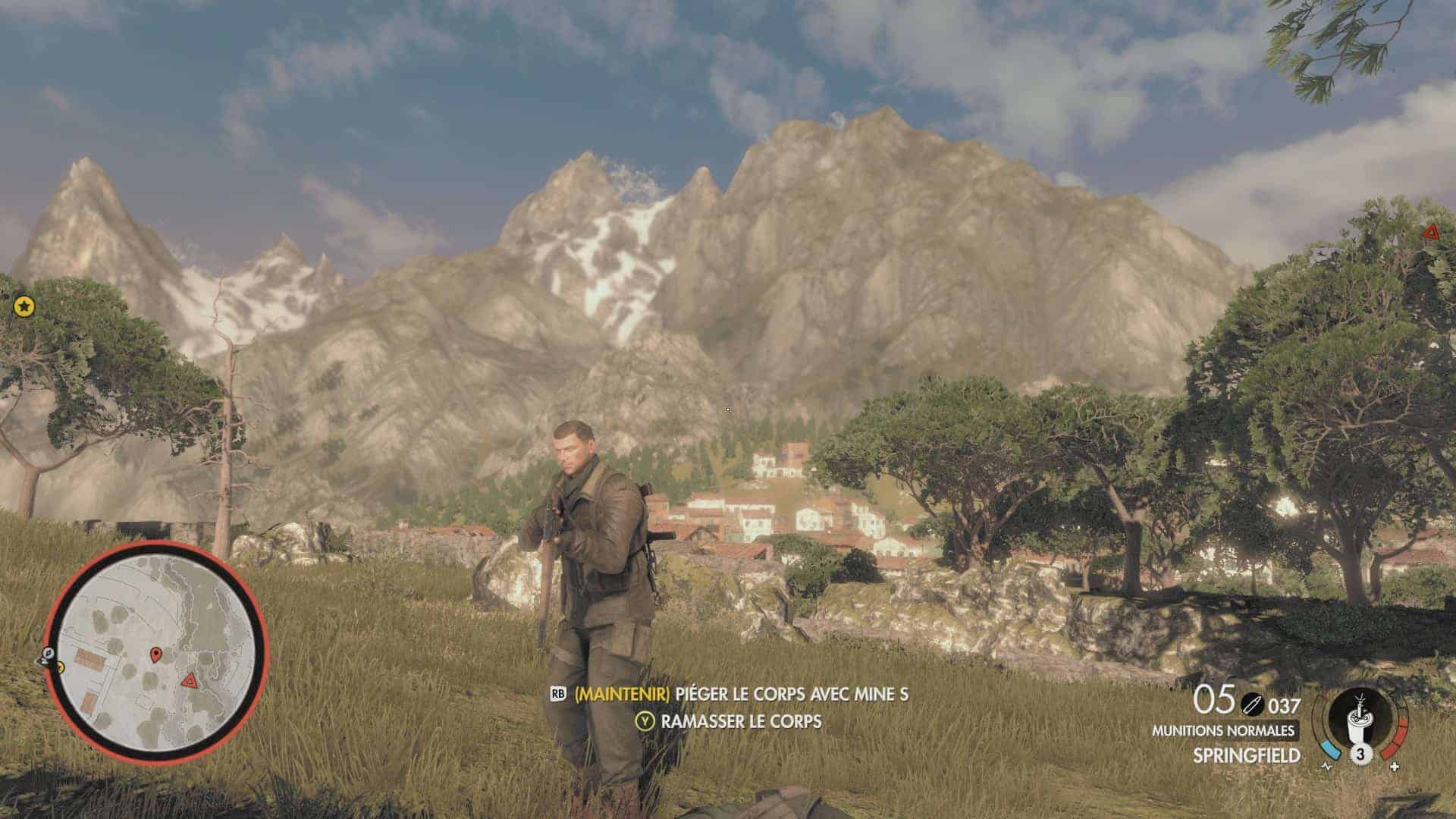Select the red triangle marker on minimap
The width and height of the screenshot is (1456, 819).
[x=189, y=679]
